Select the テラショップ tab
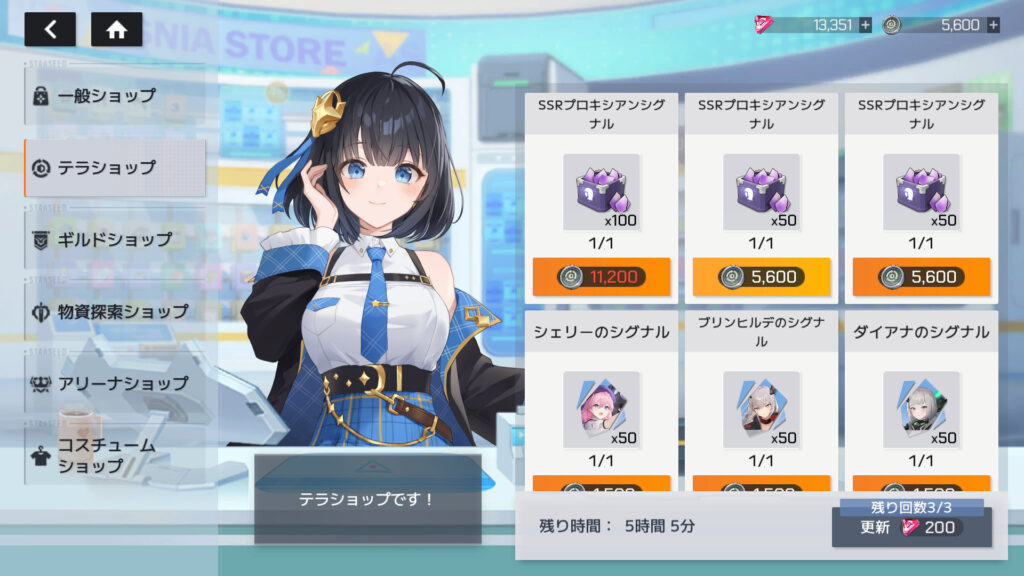 114,168
